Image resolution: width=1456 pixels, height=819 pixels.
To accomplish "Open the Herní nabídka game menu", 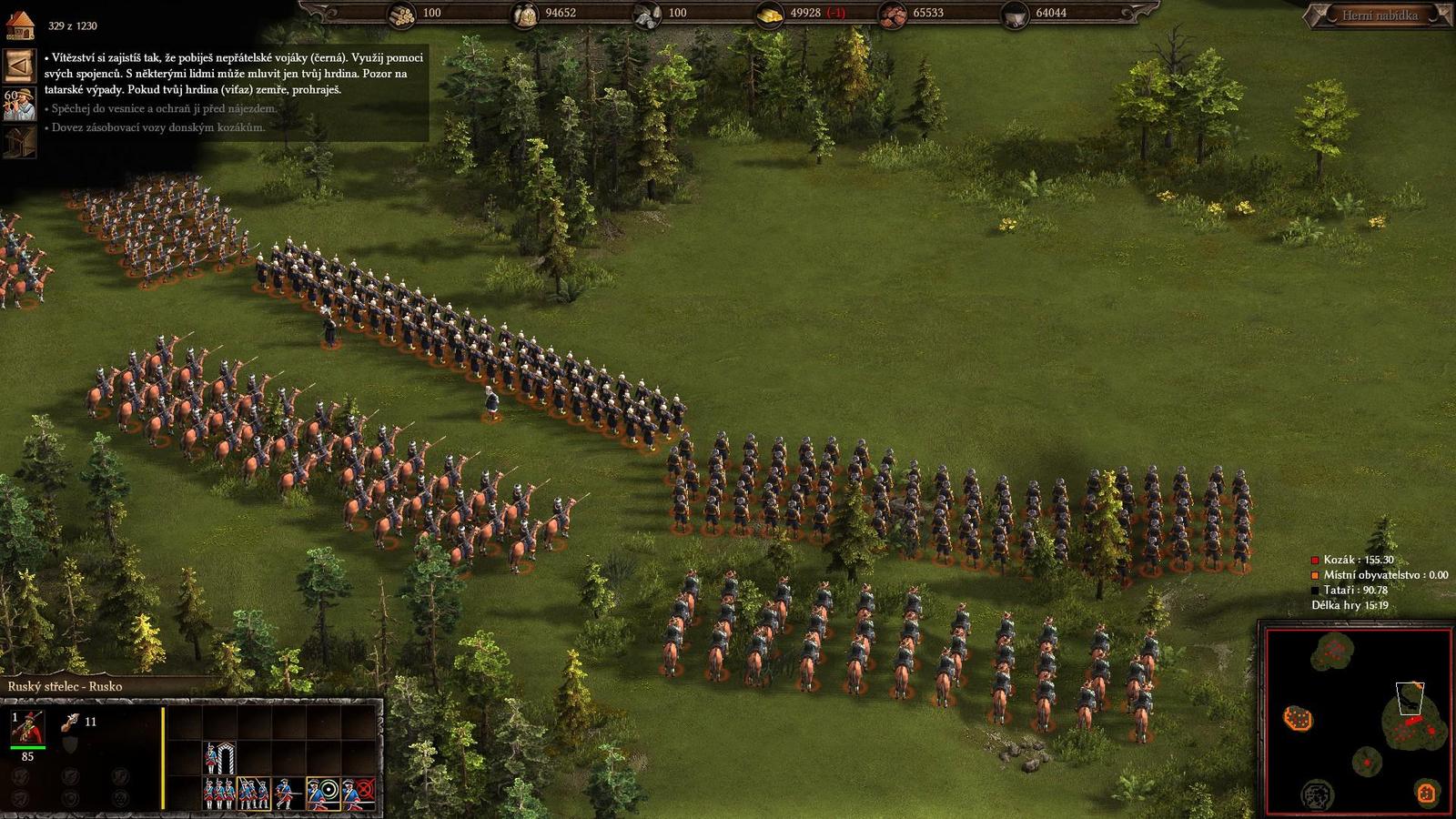I will pyautogui.click(x=1379, y=15).
